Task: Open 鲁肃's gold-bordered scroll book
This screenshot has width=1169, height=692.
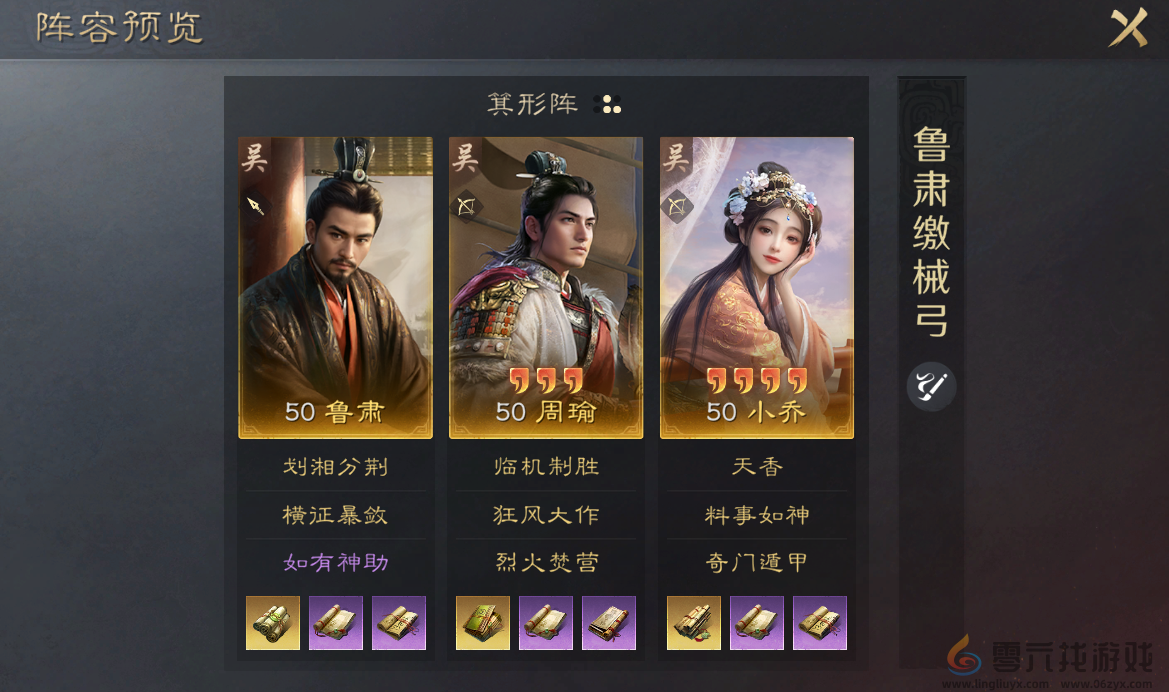Action: pos(273,623)
